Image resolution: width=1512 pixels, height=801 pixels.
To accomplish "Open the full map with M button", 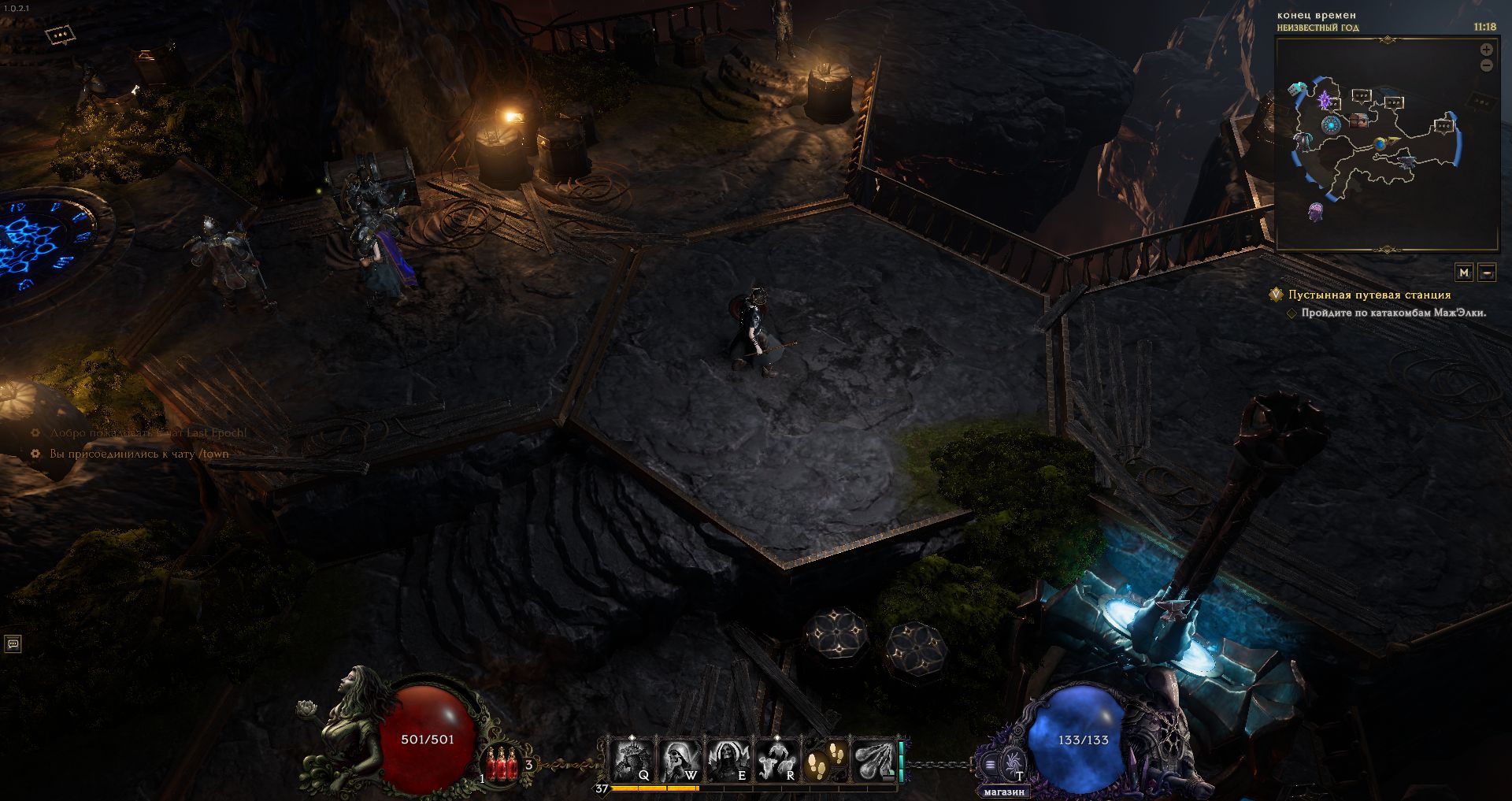I will [1464, 273].
